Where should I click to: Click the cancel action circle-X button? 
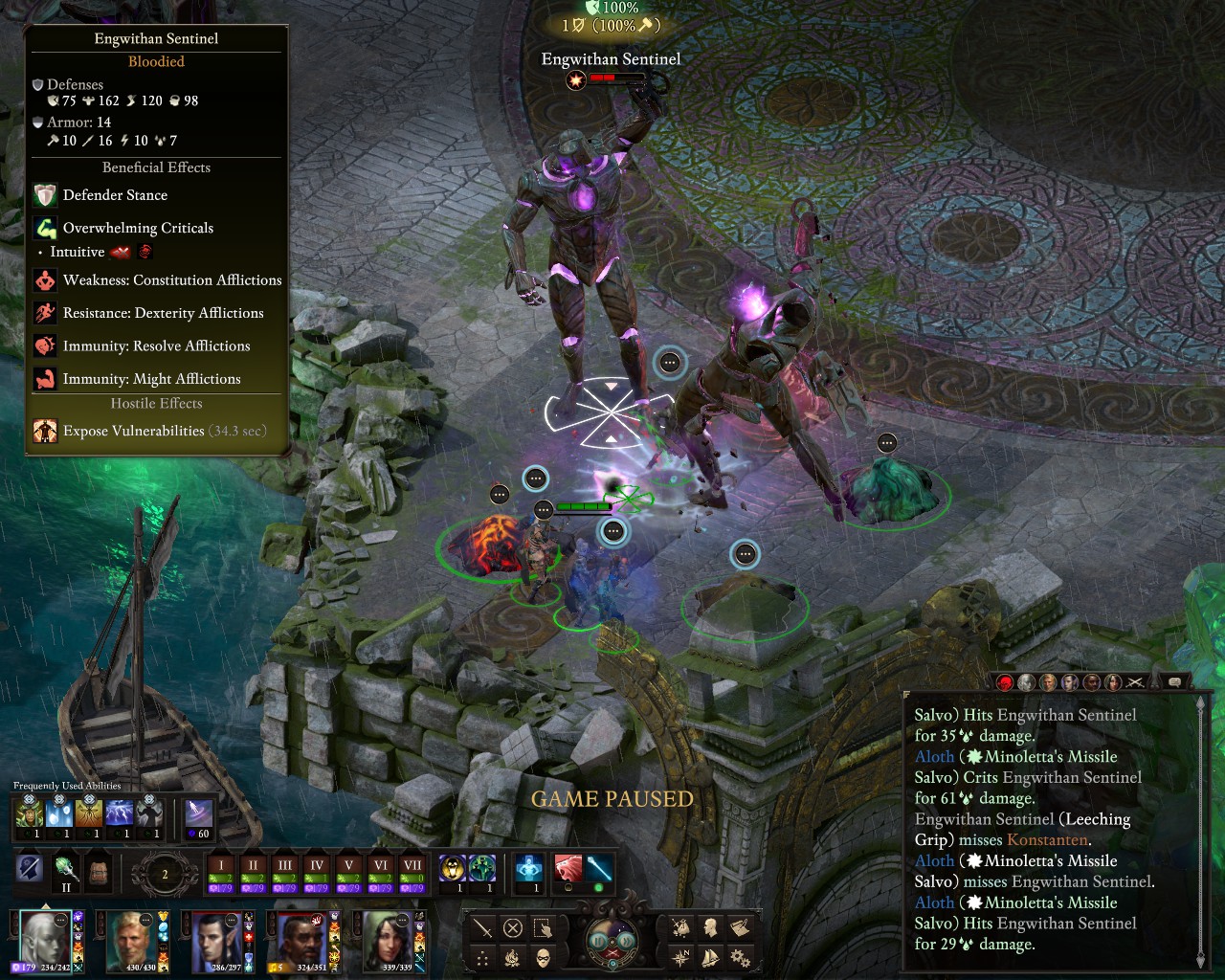coord(513,927)
